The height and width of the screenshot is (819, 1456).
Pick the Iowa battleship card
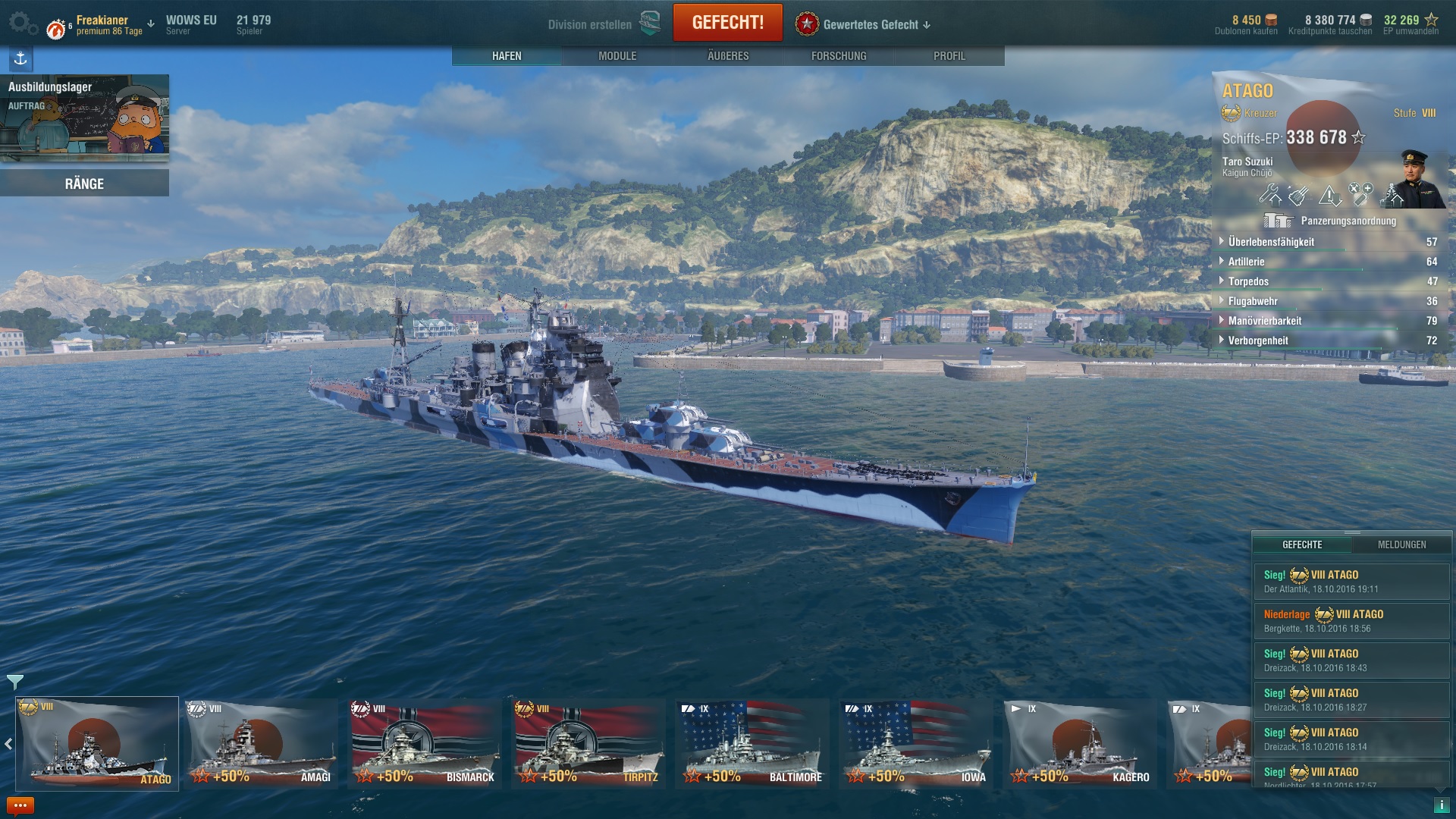[x=916, y=744]
